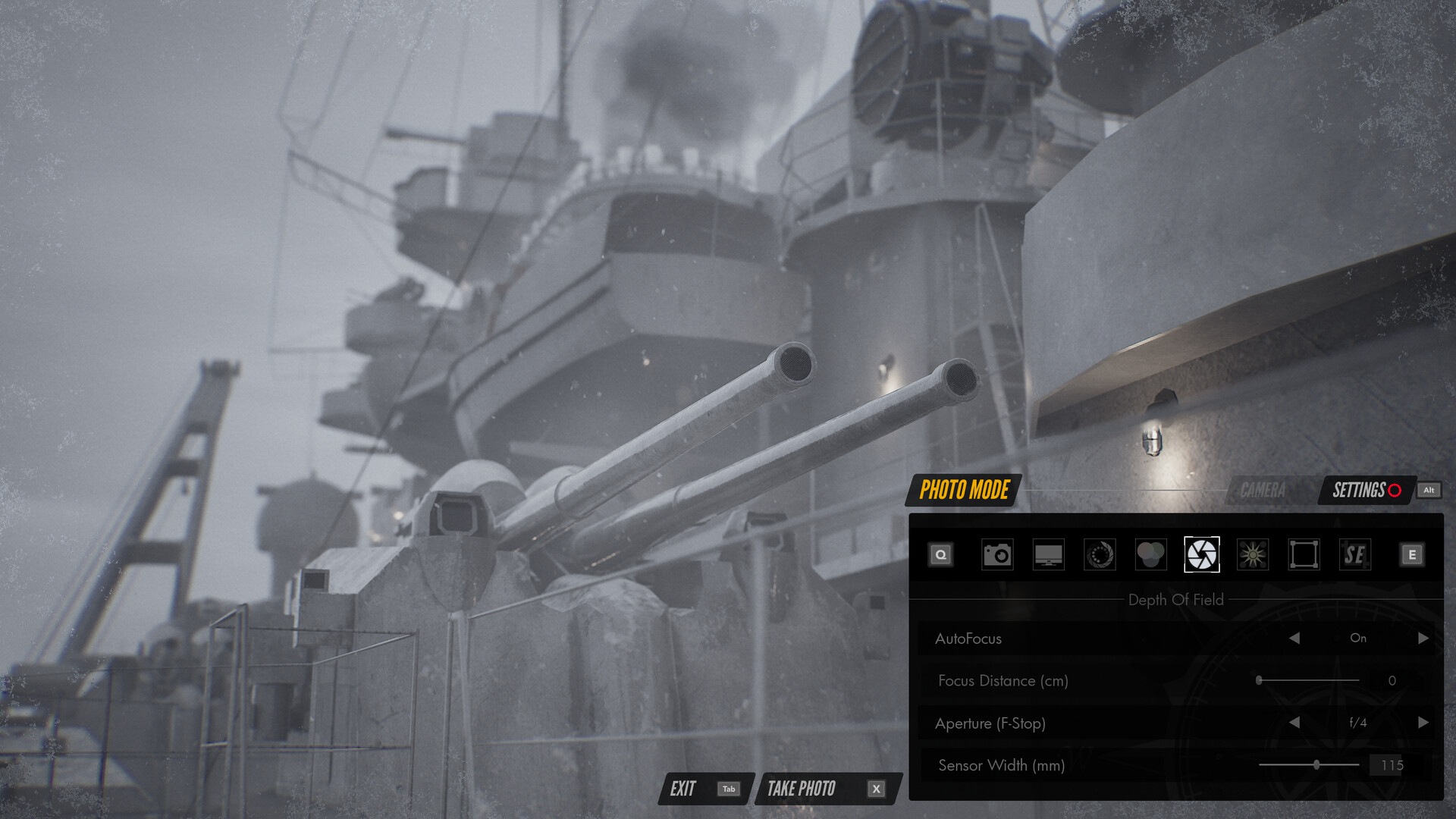Click the red record toggle beside SETTINGS
Screen dimensions: 1456x819
click(x=1394, y=491)
